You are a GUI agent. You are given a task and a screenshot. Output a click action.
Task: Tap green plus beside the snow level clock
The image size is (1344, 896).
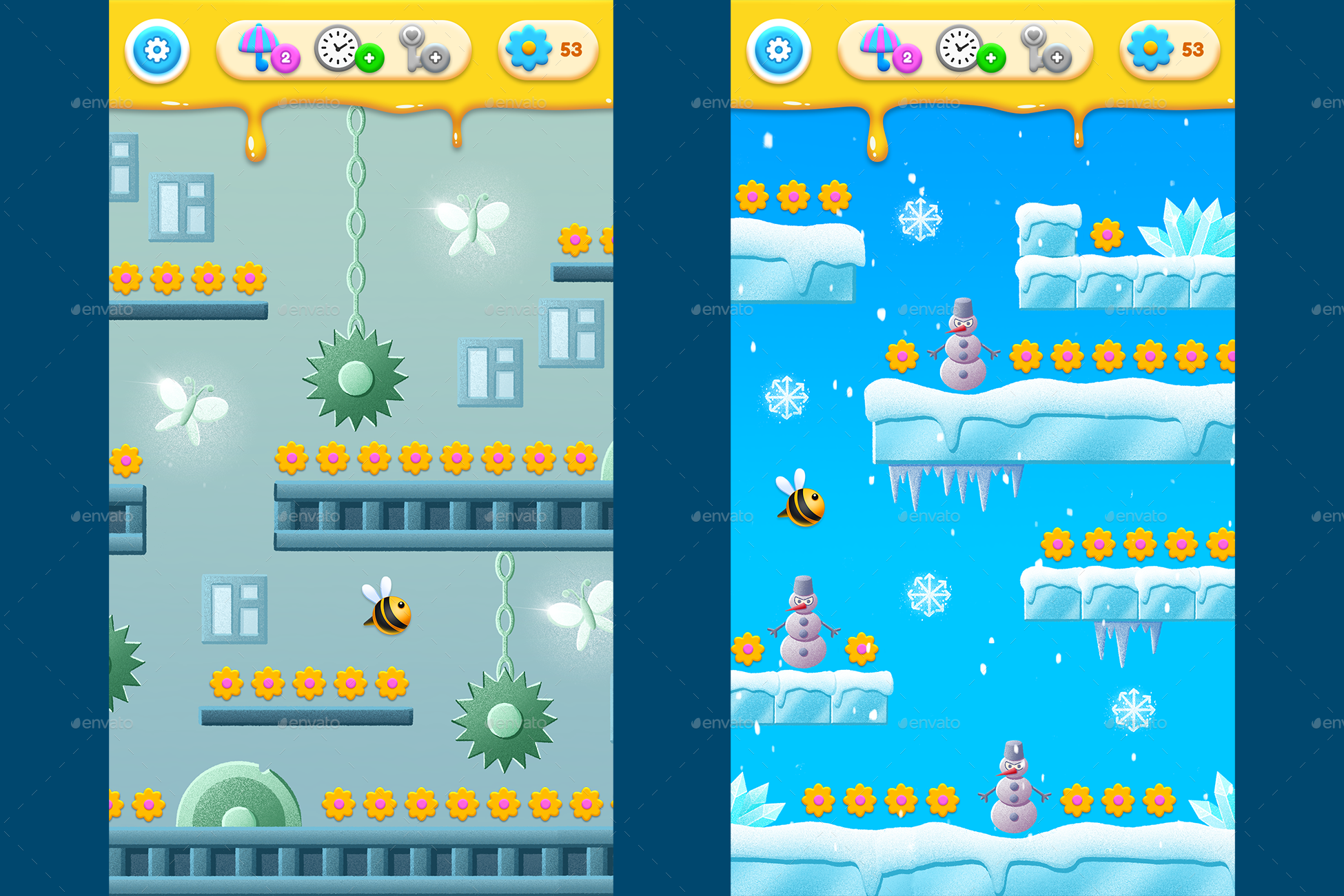click(992, 59)
